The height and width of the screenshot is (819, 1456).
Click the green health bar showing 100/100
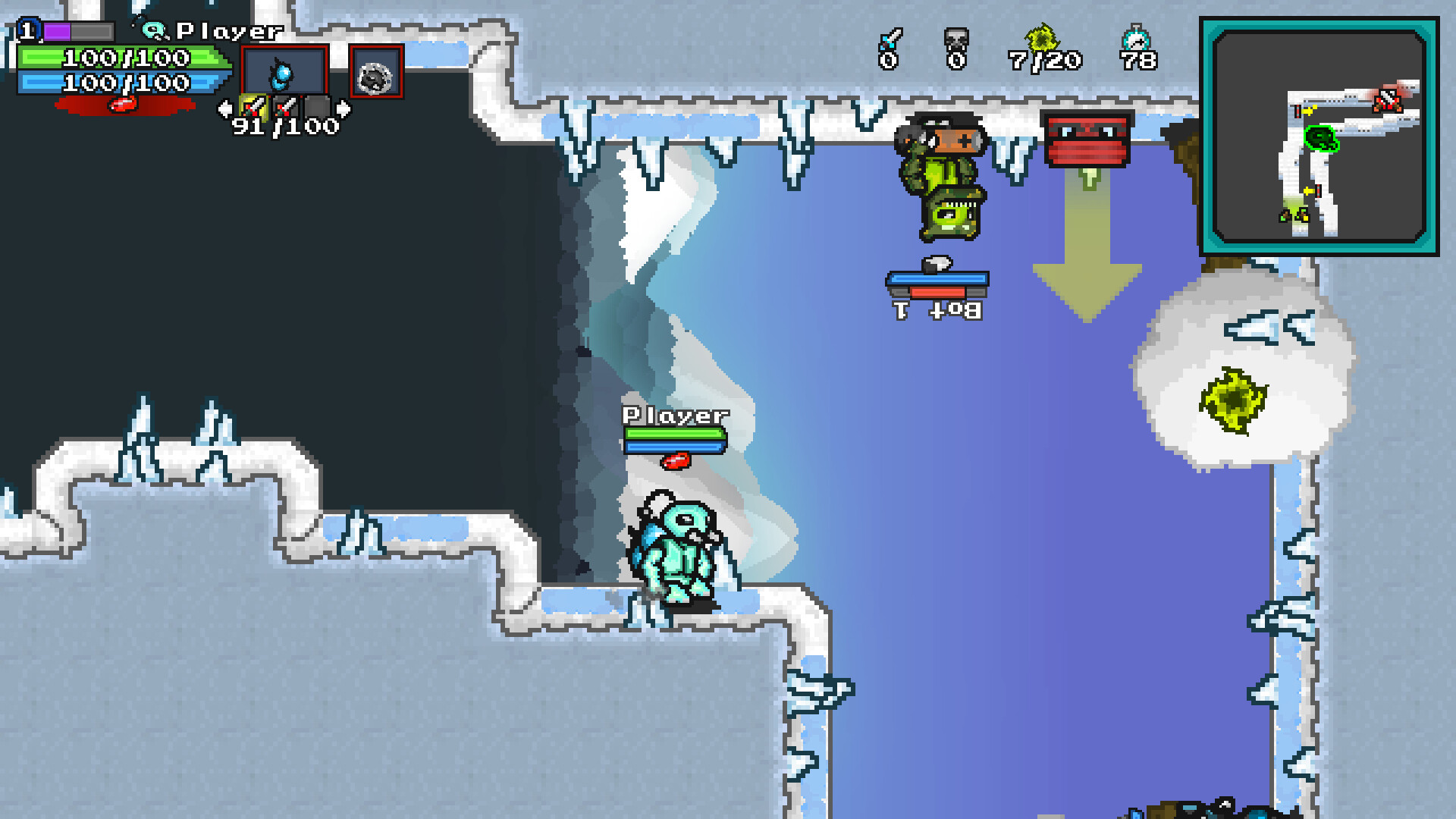pos(121,56)
